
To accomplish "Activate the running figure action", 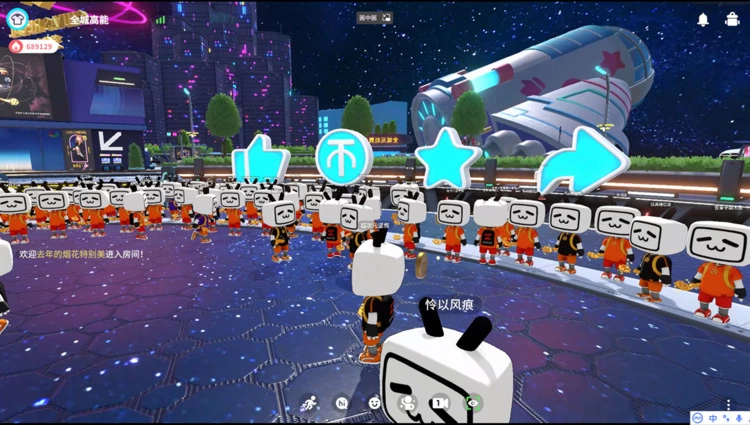I will (x=309, y=403).
